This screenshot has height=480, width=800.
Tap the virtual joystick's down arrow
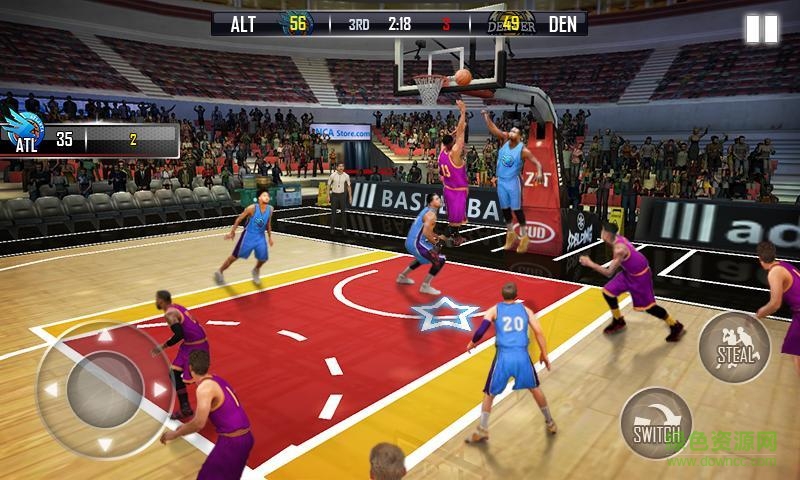pos(105,443)
